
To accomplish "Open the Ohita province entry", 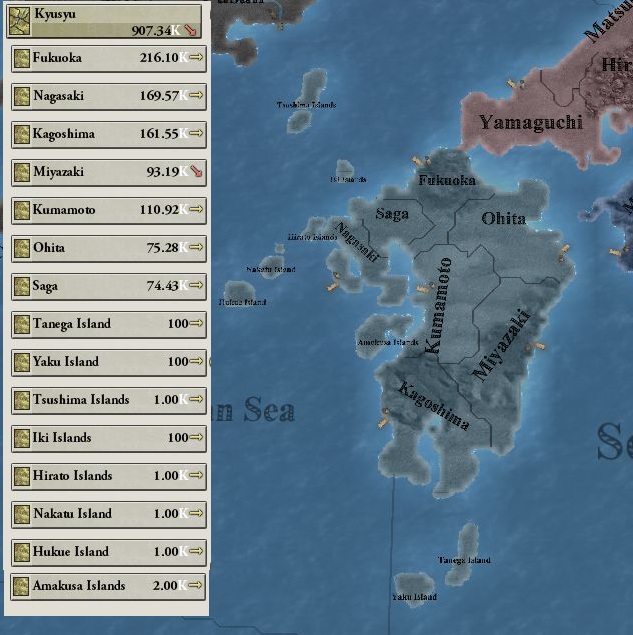I will coord(108,248).
